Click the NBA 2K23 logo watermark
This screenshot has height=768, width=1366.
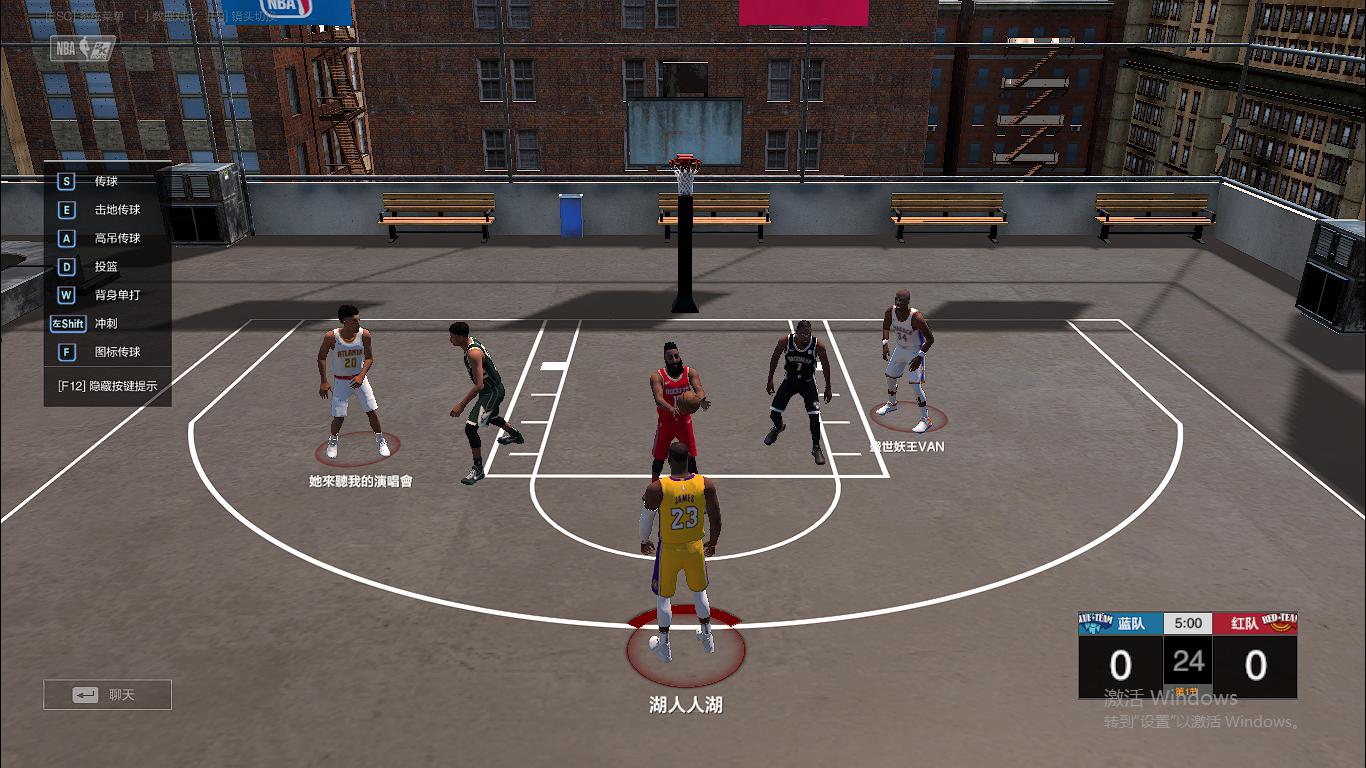(80, 49)
